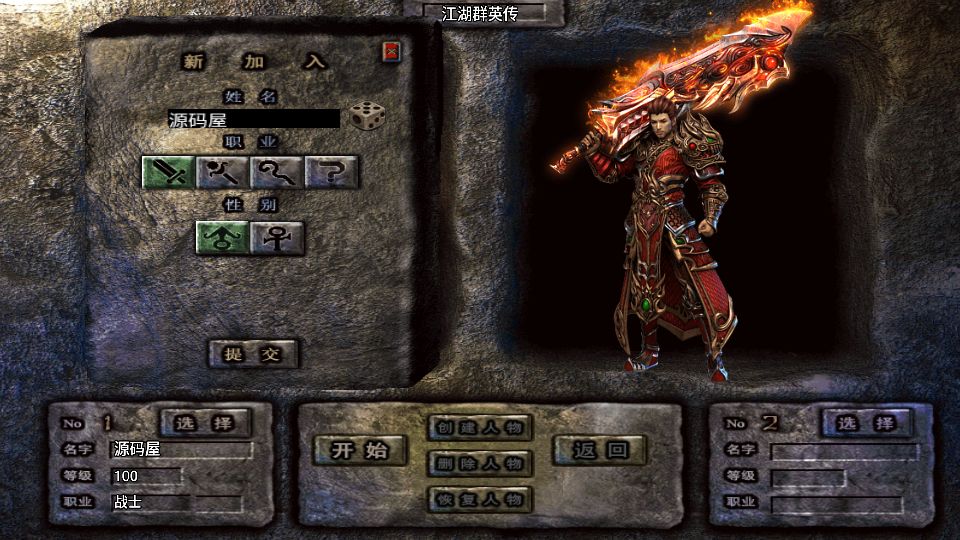Viewport: 960px width, 540px height.
Task: Click the character name input field
Action: pyautogui.click(x=254, y=119)
